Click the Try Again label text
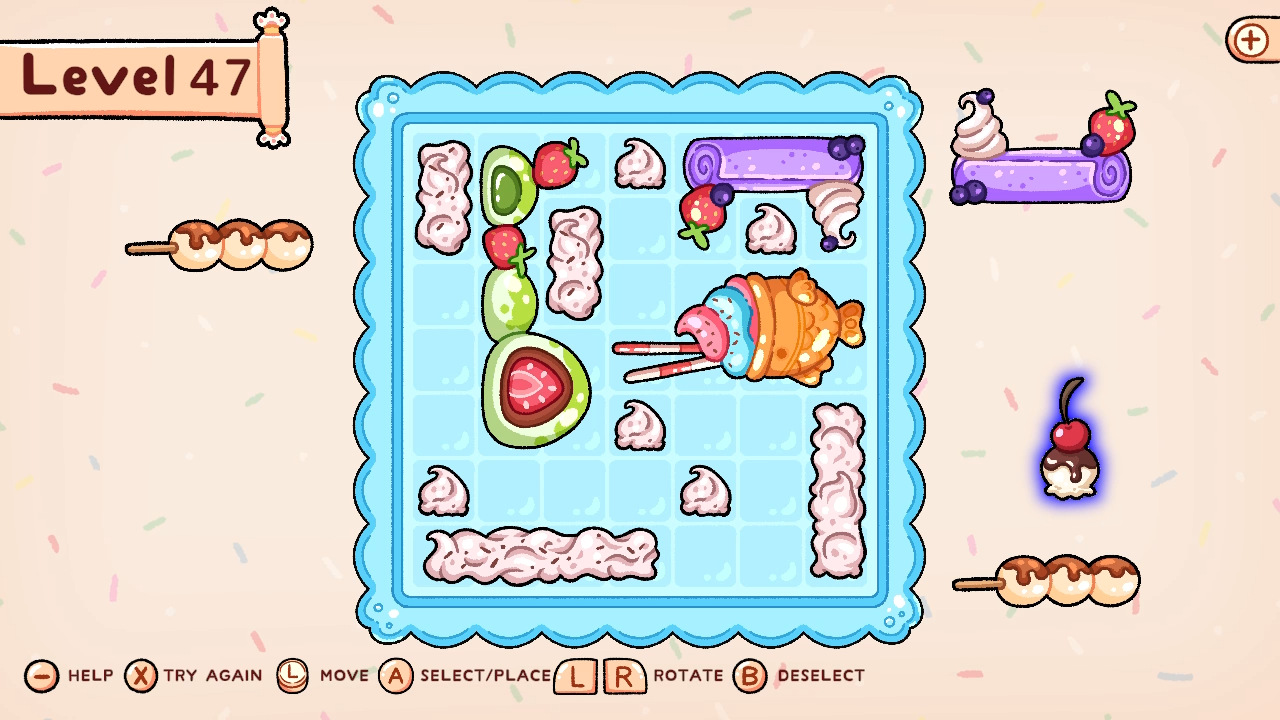 pos(213,676)
